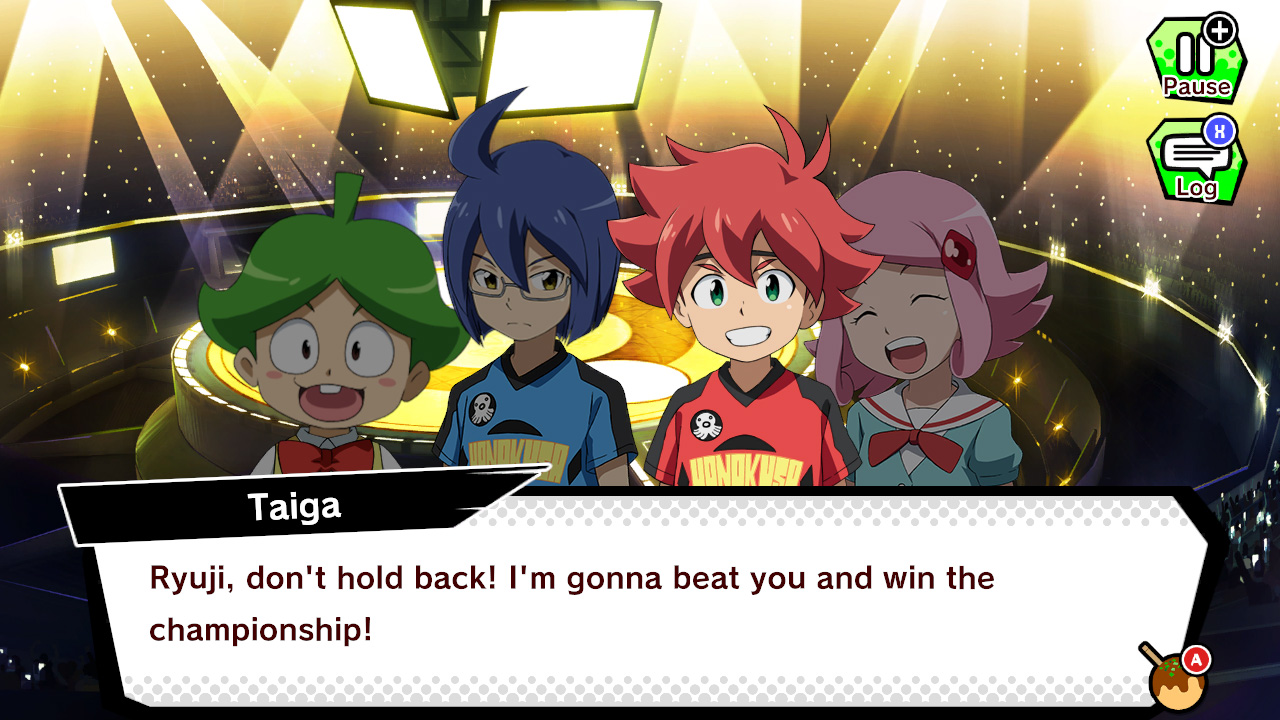Advance the dialogue by clicking the text box
1280x720 pixels.
tap(640, 600)
